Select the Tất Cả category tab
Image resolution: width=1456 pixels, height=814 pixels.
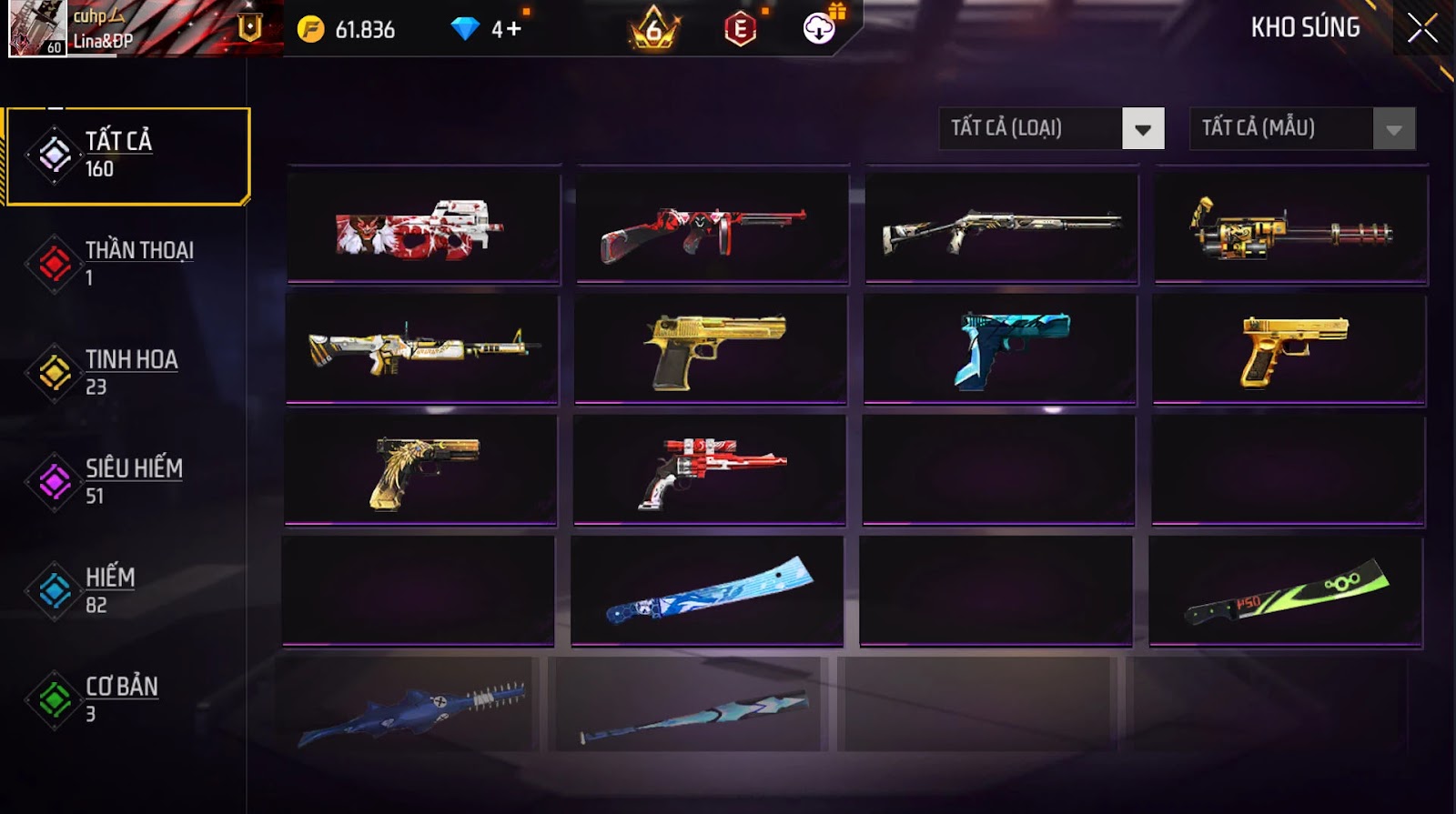coord(127,156)
